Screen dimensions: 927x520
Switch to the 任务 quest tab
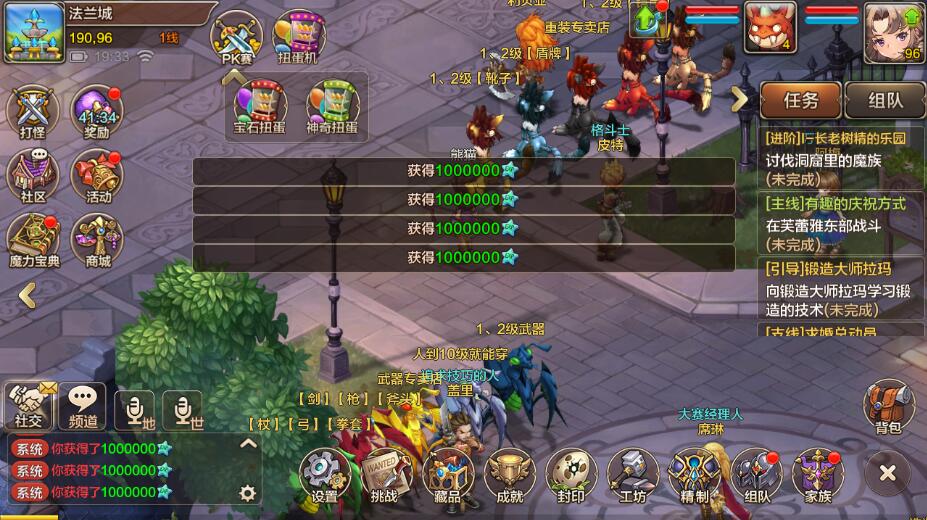(x=800, y=100)
